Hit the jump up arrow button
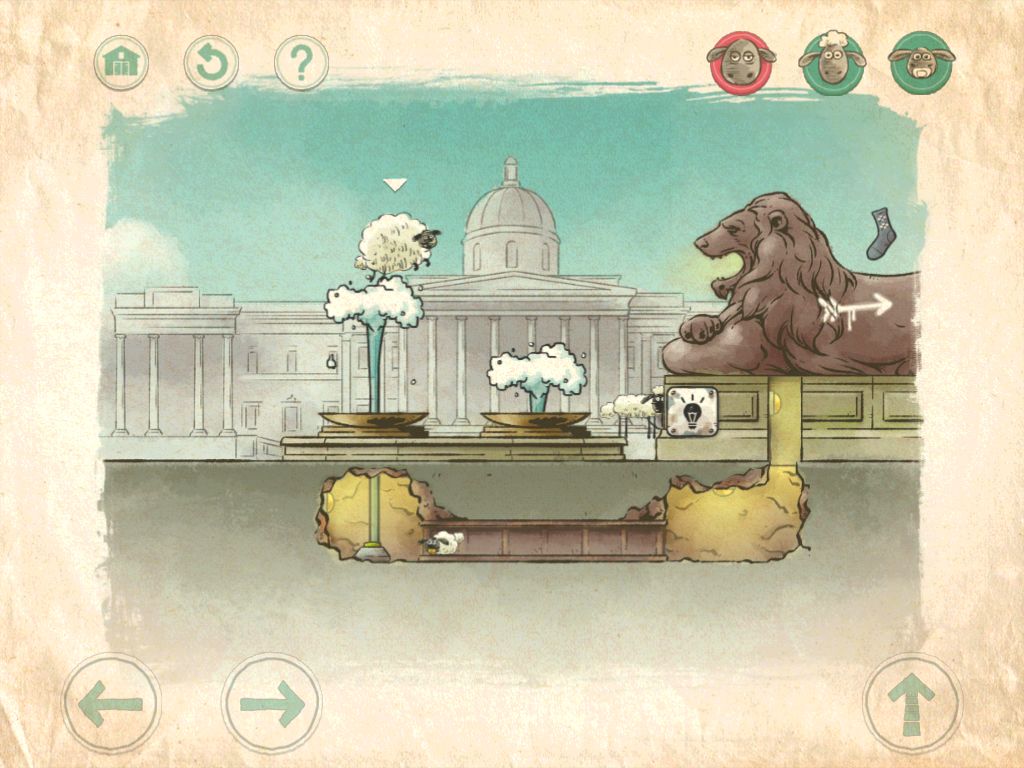The width and height of the screenshot is (1024, 768). (912, 703)
